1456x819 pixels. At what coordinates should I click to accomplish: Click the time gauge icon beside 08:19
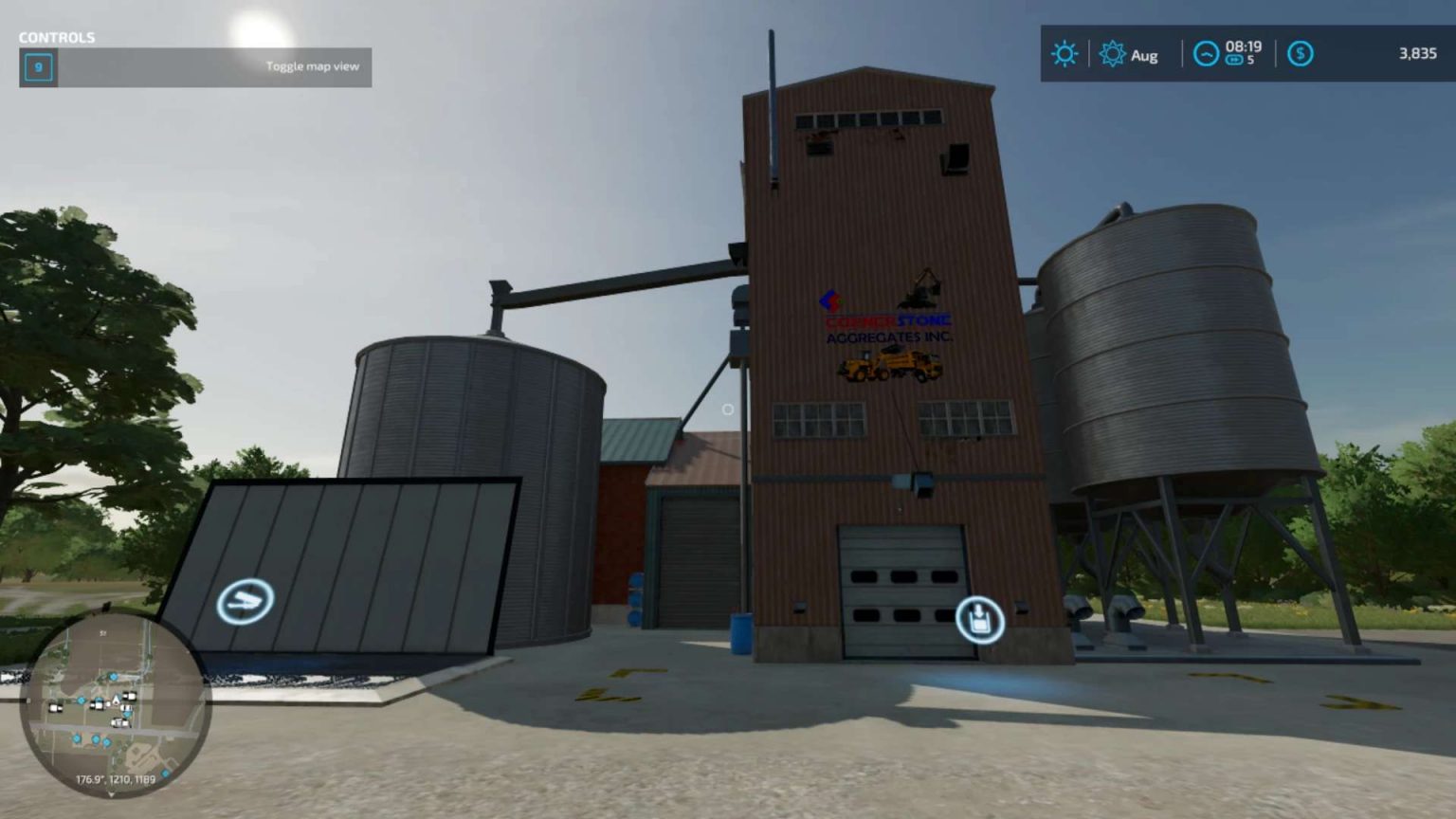1206,53
